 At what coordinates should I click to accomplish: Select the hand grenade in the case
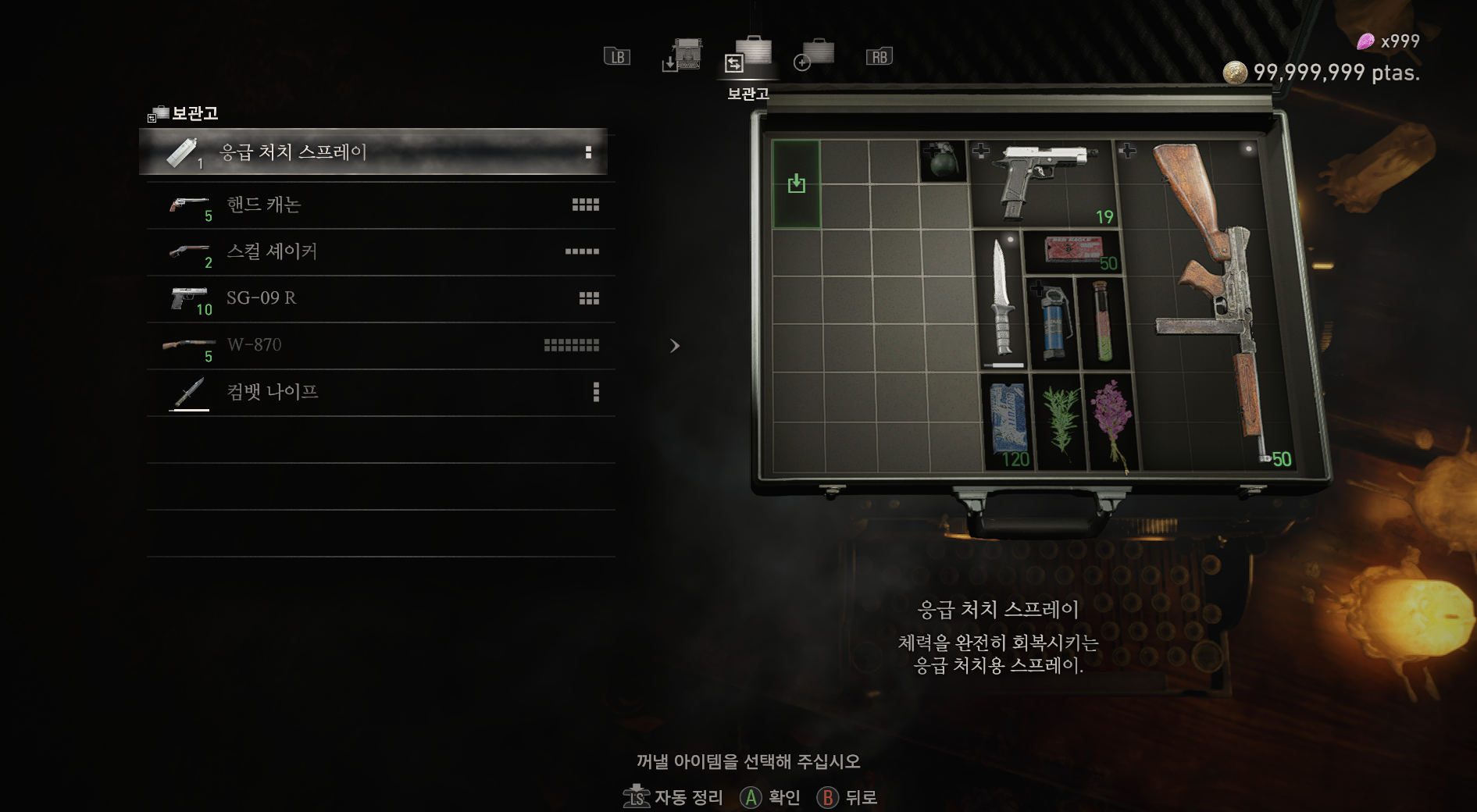(943, 161)
